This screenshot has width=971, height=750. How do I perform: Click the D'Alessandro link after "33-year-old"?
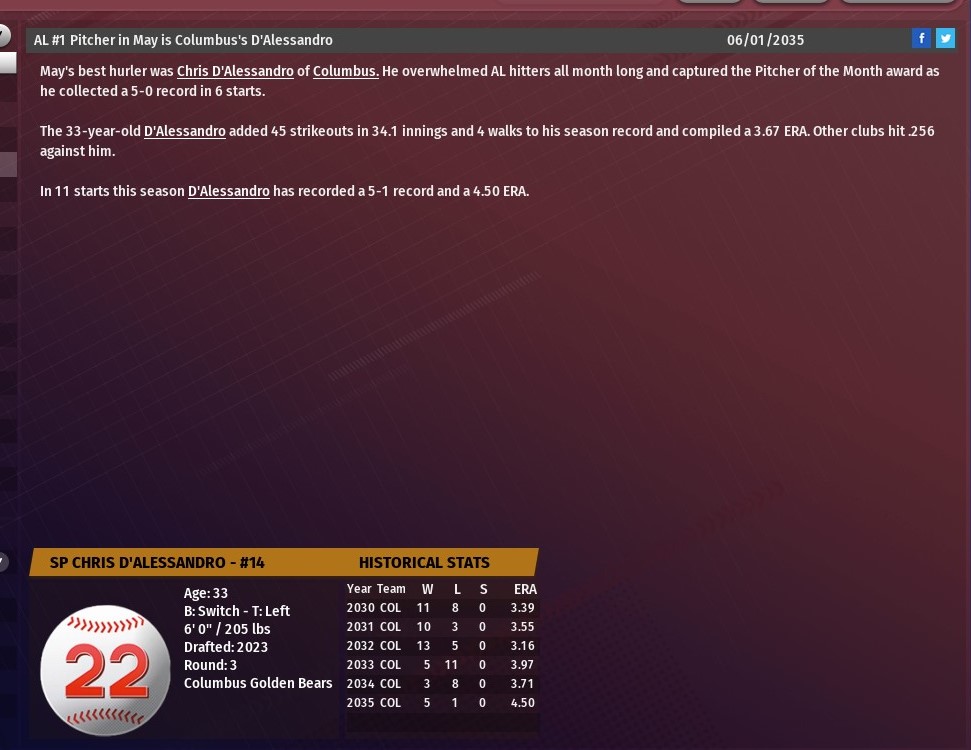[185, 131]
